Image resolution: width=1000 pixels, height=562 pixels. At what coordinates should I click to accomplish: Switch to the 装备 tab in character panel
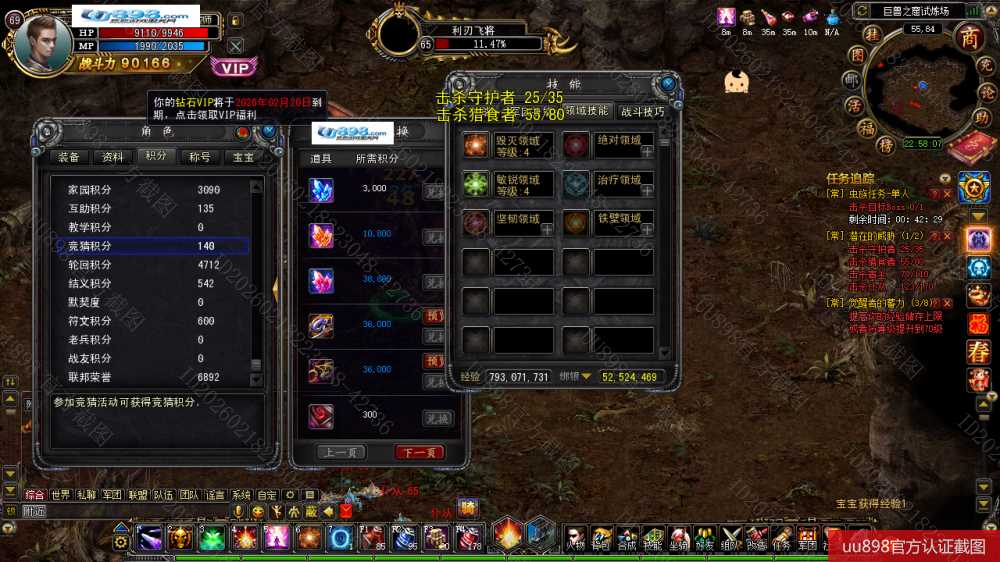pos(69,157)
